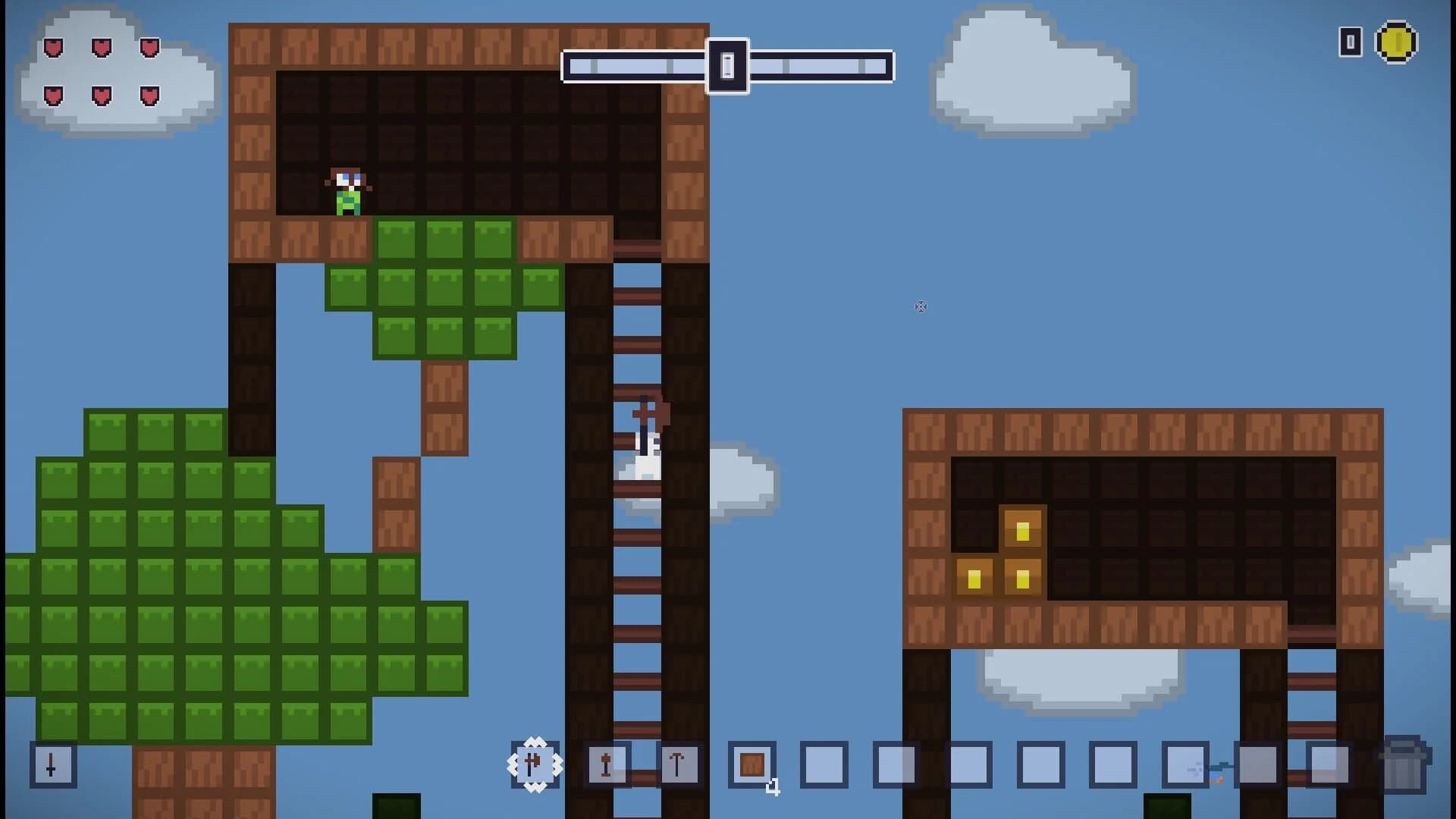Select the fishing rod item slot
The height and width of the screenshot is (819, 1456).
pyautogui.click(x=1187, y=766)
